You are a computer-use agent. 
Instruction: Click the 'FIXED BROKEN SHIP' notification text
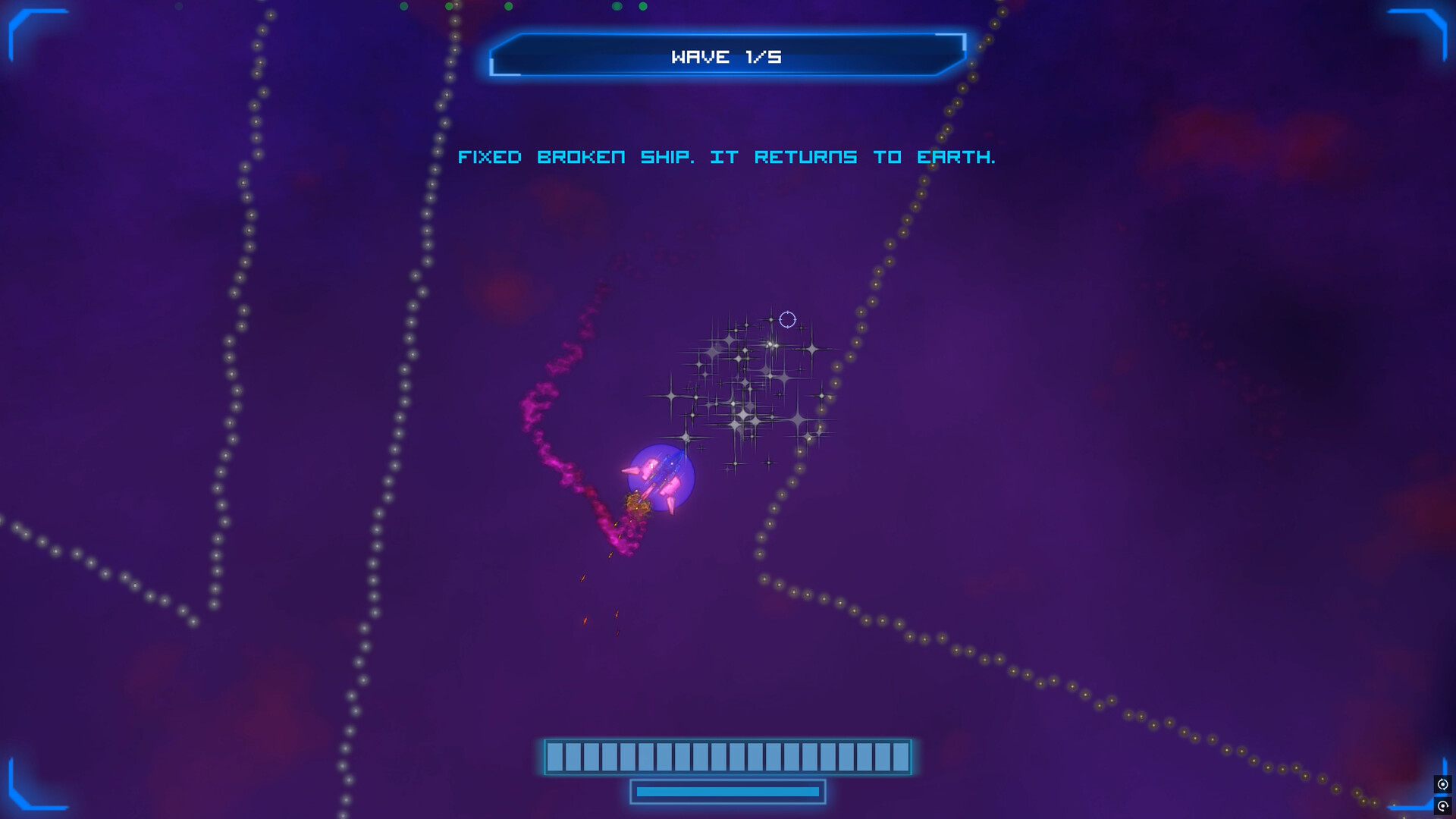pos(728,158)
